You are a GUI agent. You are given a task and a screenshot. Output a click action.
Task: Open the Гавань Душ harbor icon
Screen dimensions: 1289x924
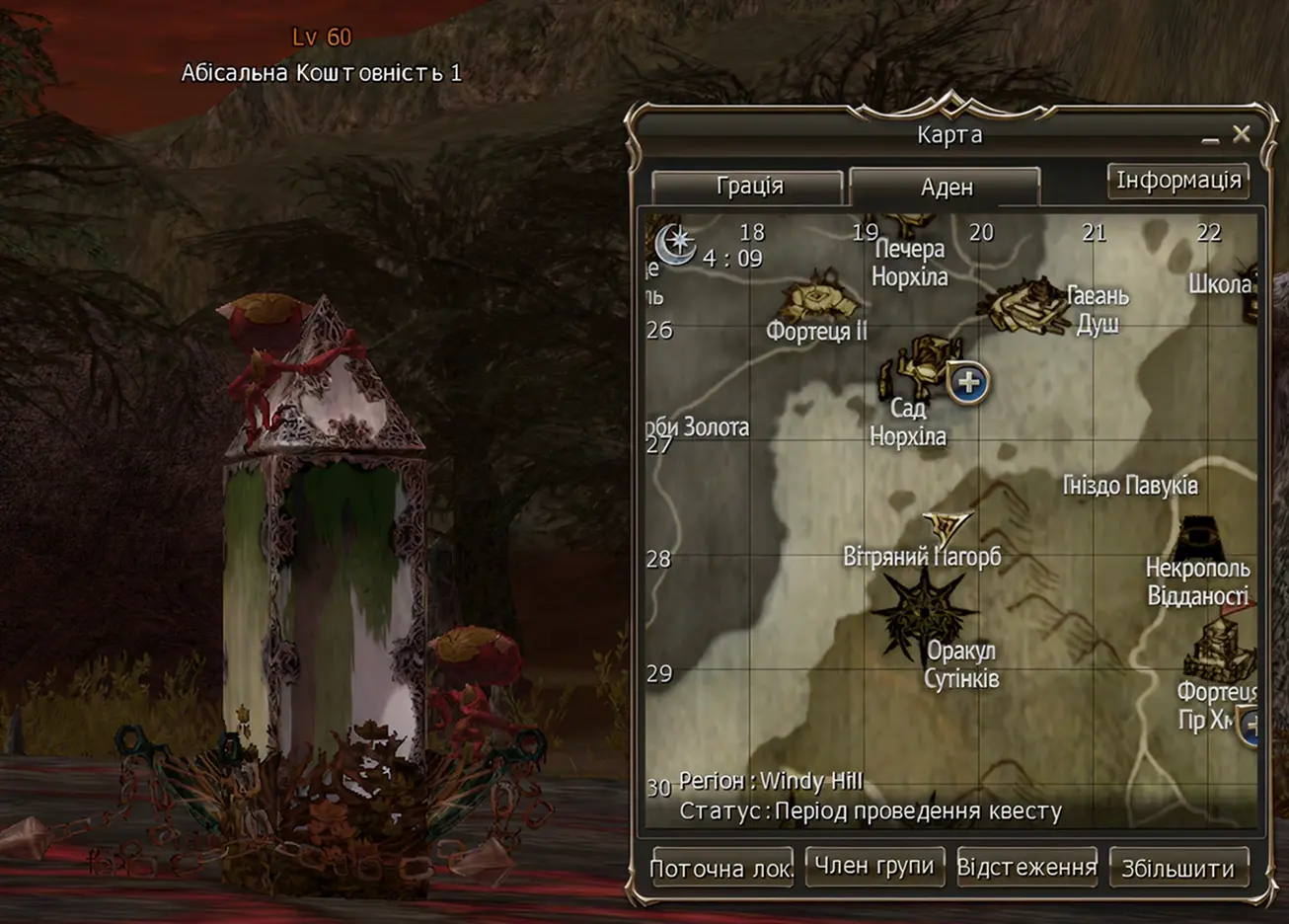click(1024, 304)
